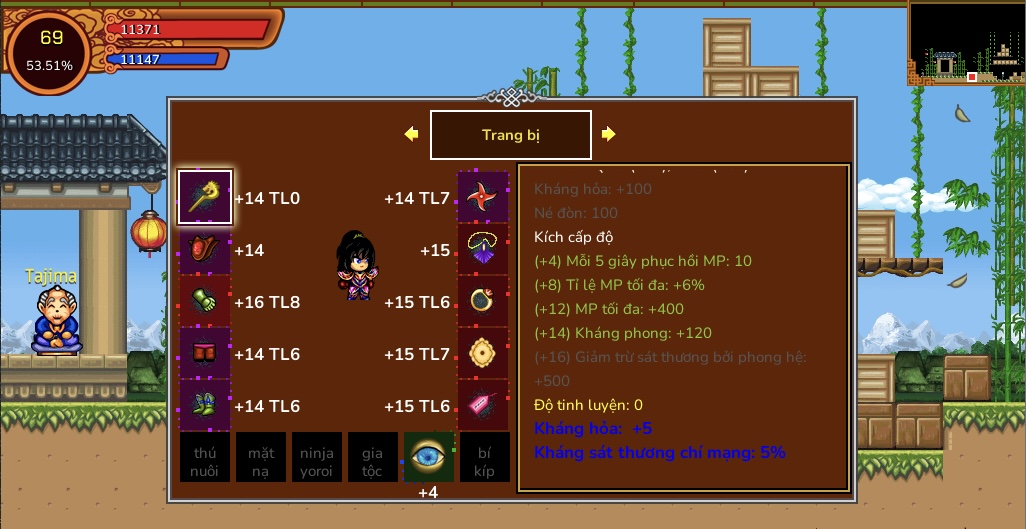Select the golden staff weapon slot
The image size is (1026, 529).
[205, 197]
